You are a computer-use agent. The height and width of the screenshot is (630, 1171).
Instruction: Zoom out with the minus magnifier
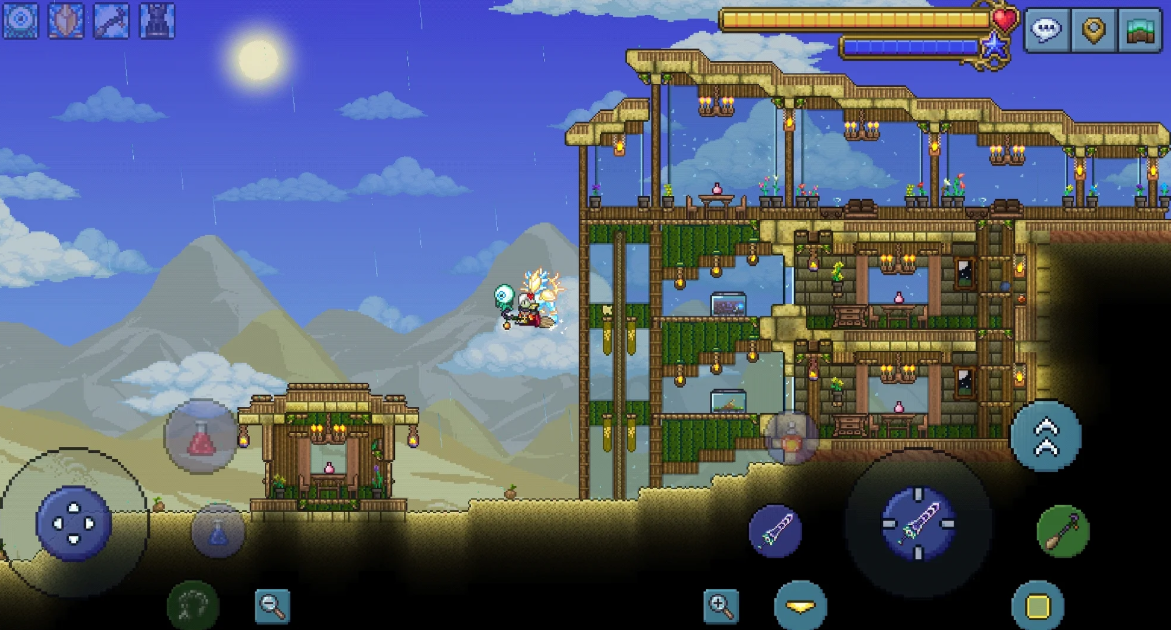click(272, 606)
